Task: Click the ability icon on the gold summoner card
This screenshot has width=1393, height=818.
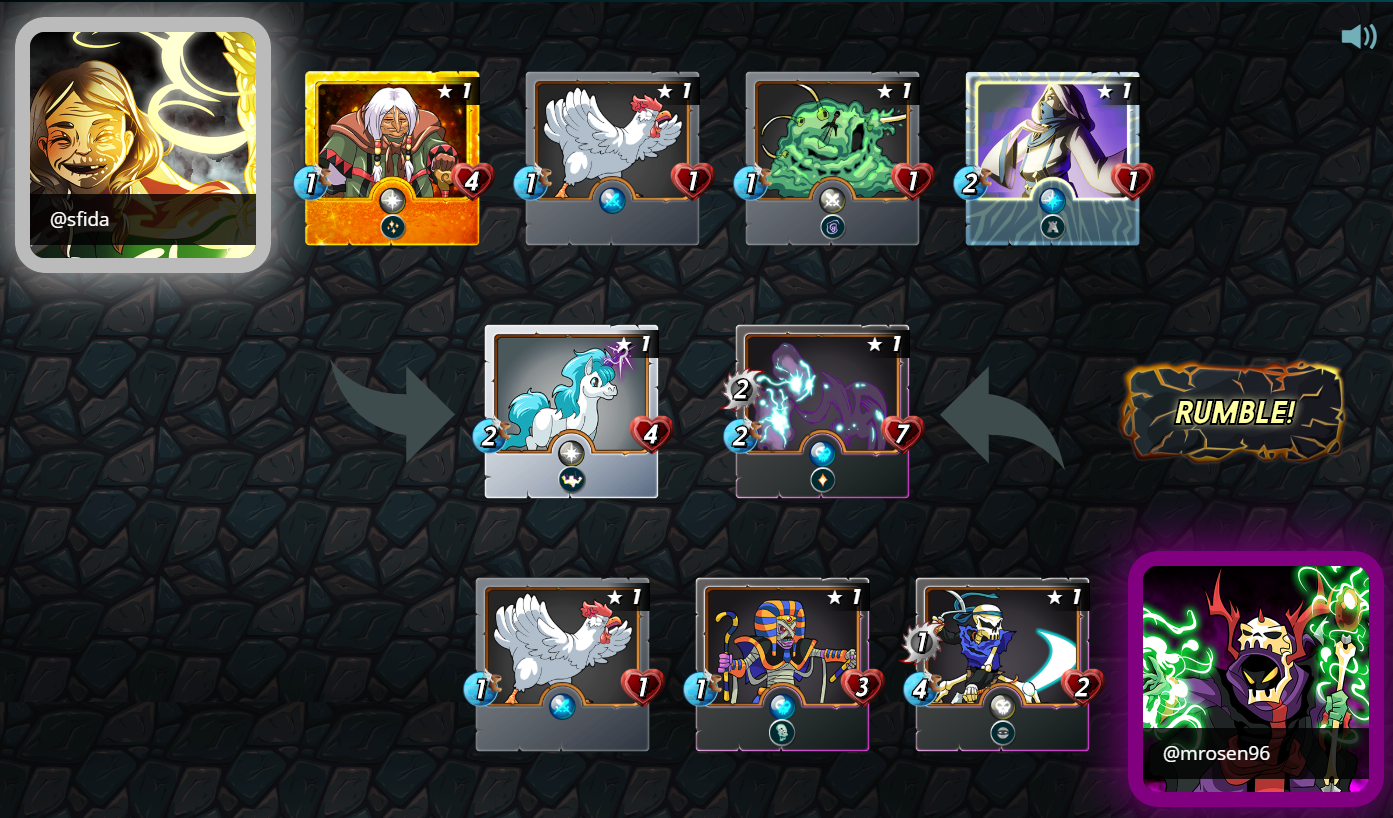Action: coord(392,228)
